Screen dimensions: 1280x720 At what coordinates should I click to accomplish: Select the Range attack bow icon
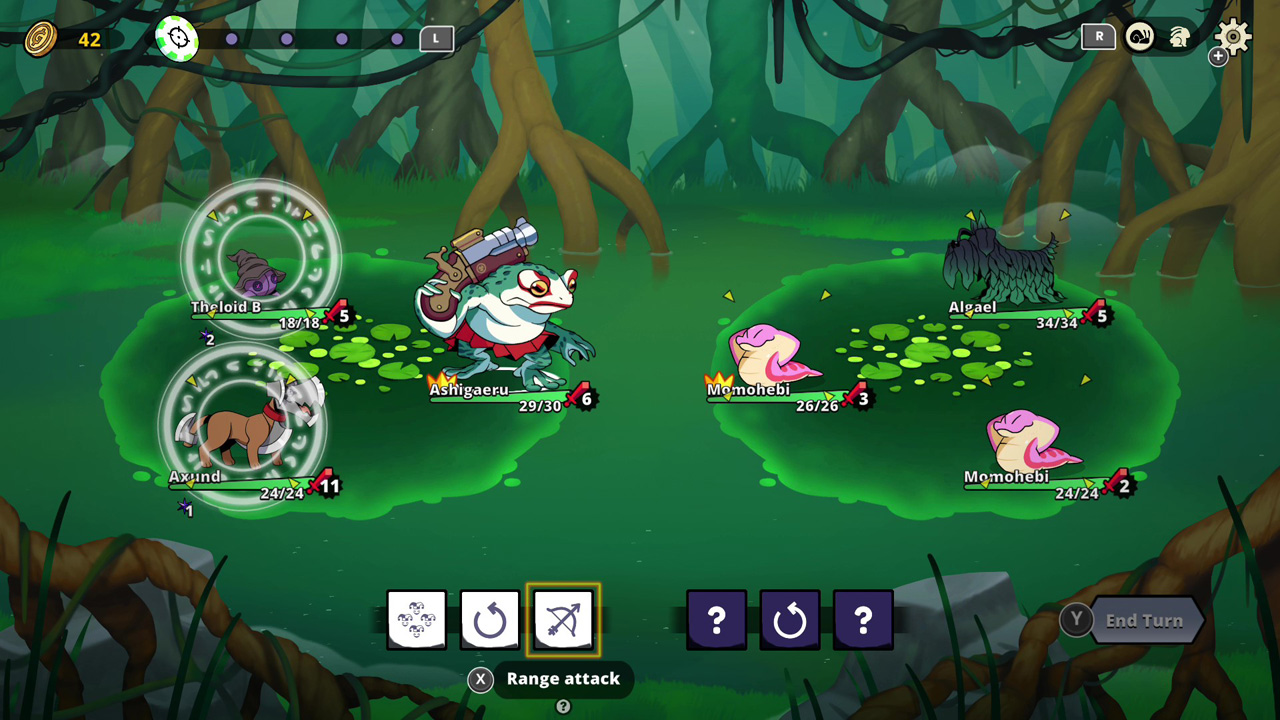(564, 619)
